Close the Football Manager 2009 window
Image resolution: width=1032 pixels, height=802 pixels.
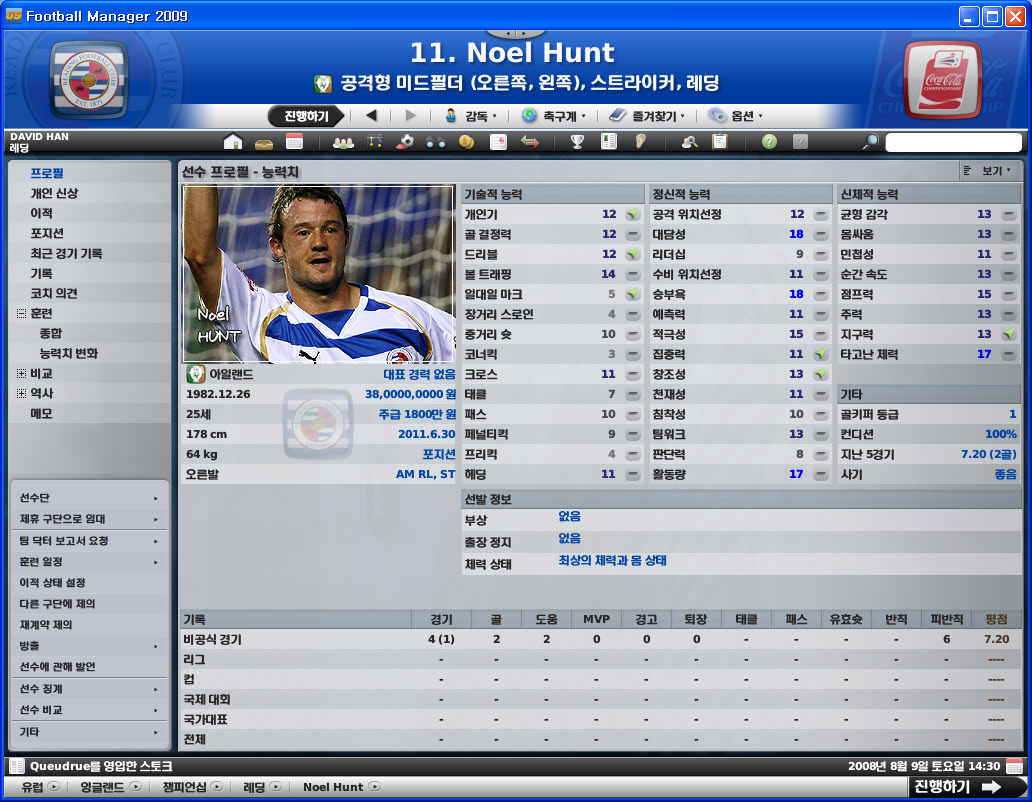pyautogui.click(x=1014, y=16)
